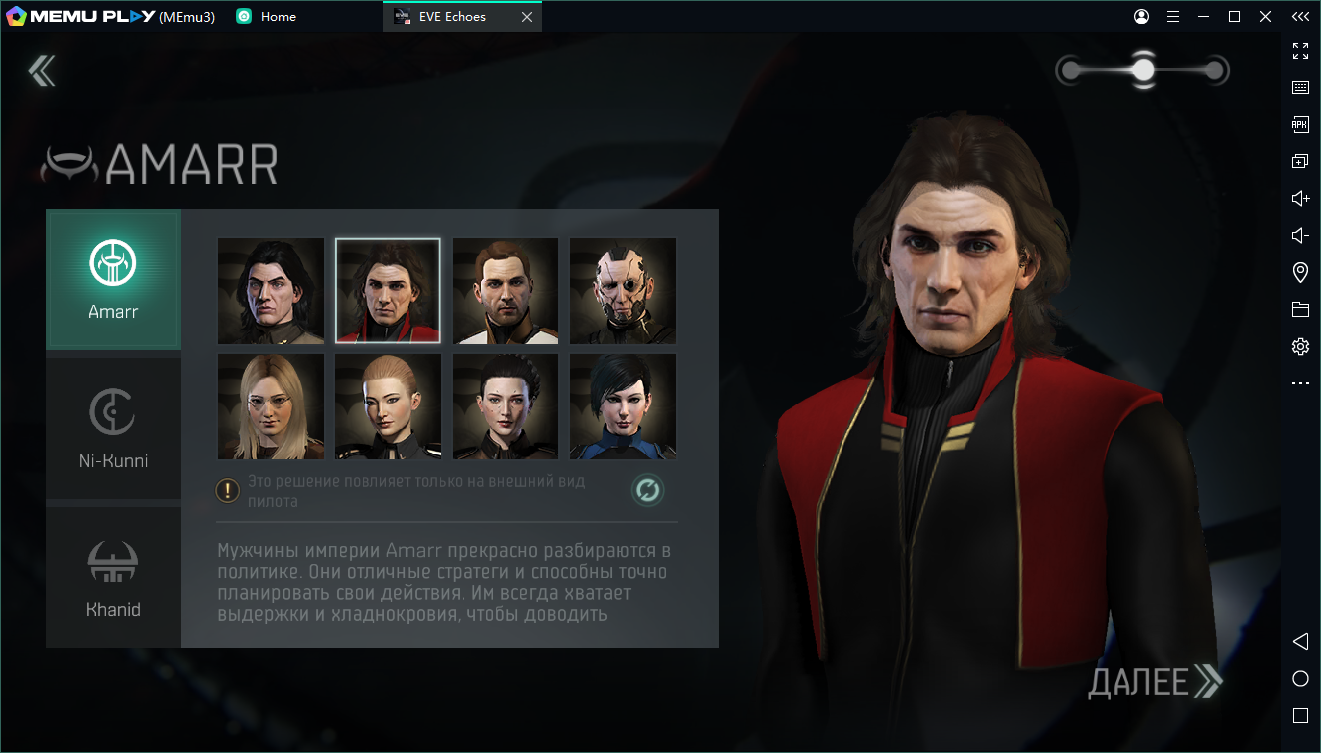1321x753 pixels.
Task: Switch to the Ni-Kunni bloodline
Action: pyautogui.click(x=113, y=428)
